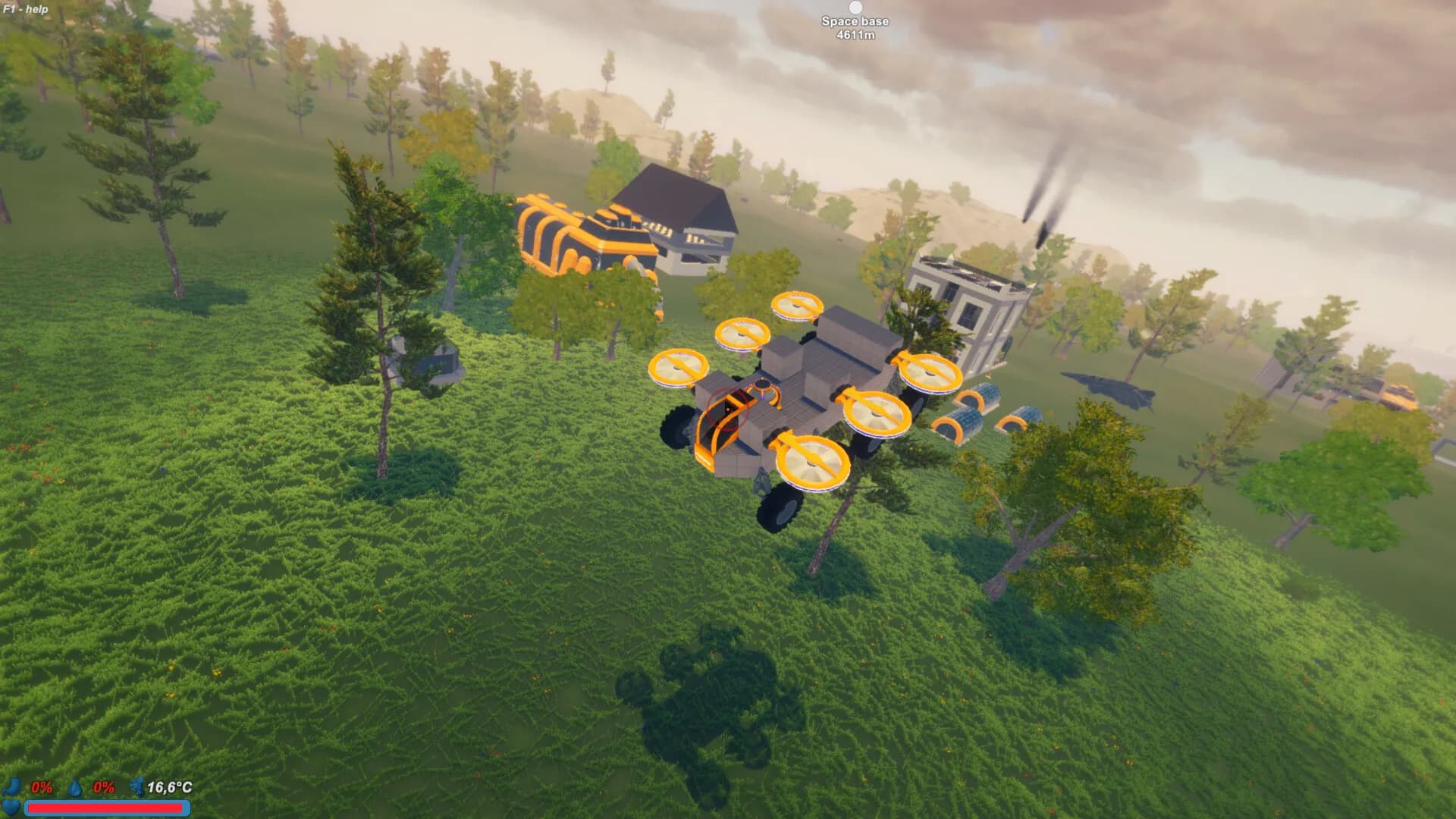Click the stomach hunger icon
1456x819 pixels.
11,787
